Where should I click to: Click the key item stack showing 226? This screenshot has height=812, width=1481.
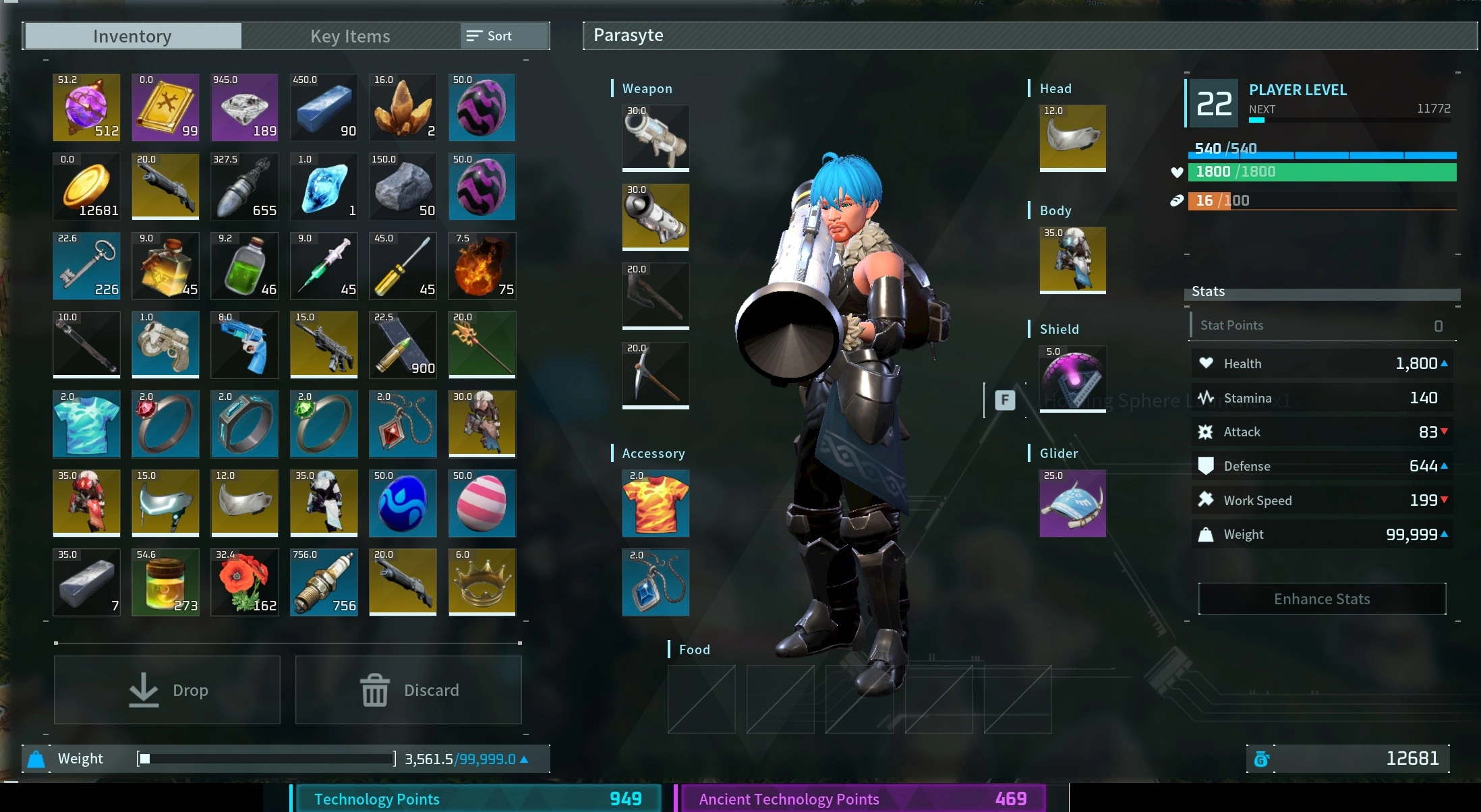[86, 266]
